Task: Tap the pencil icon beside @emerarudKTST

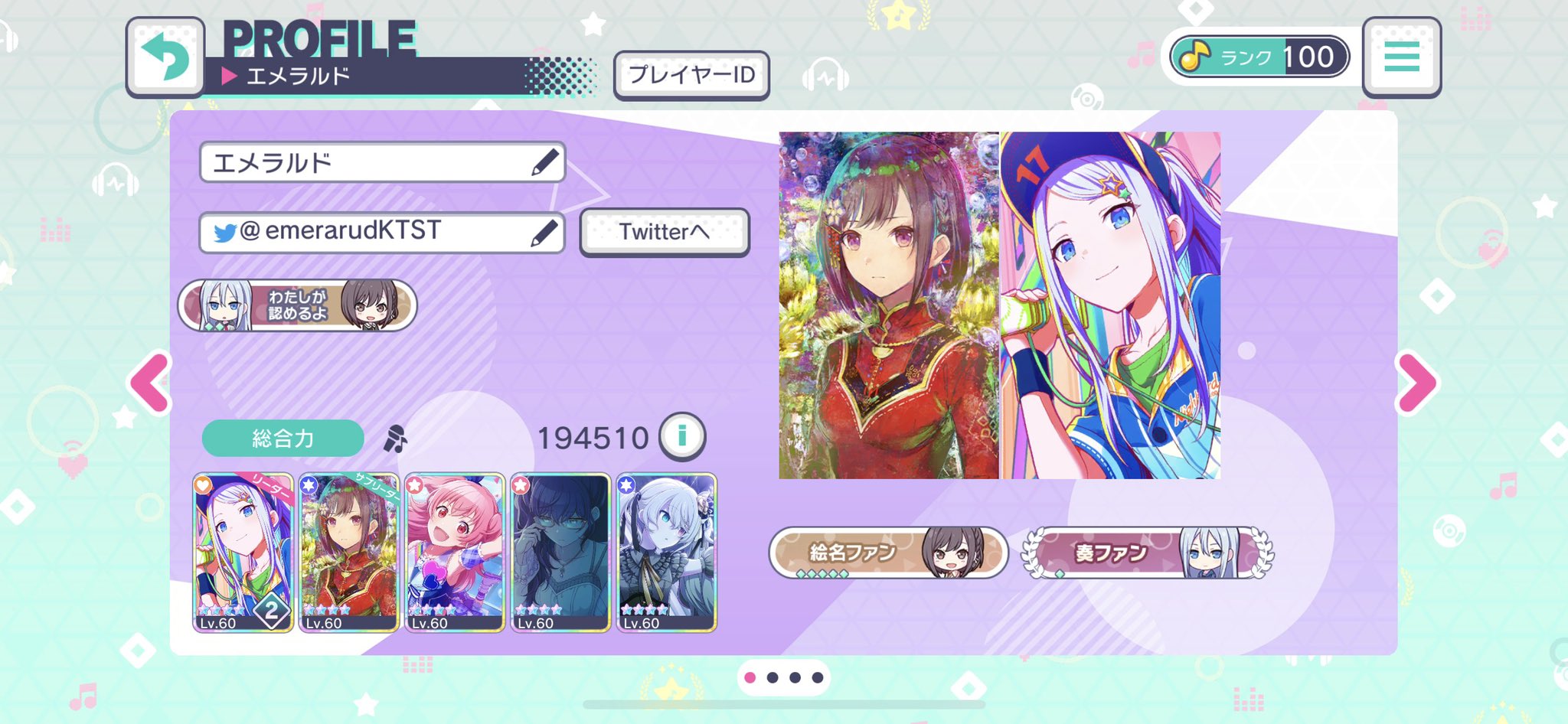Action: click(545, 232)
